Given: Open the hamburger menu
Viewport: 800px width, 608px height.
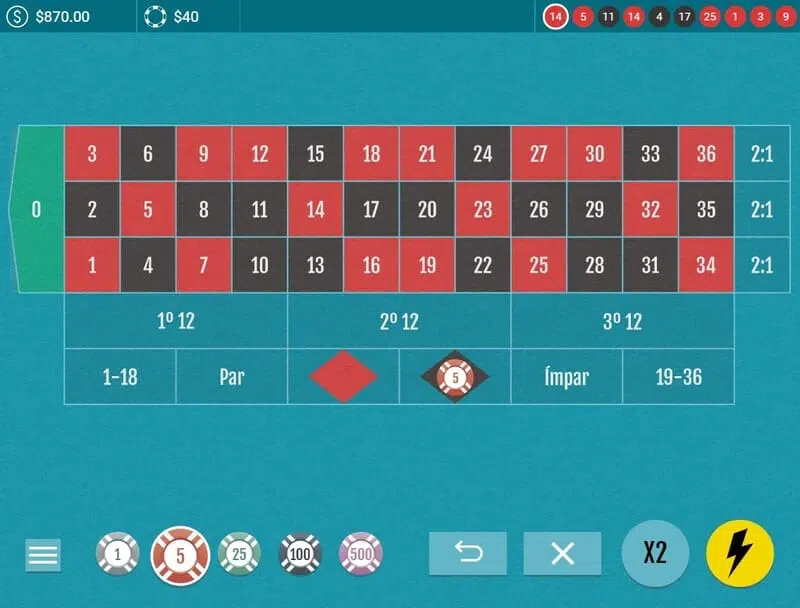Looking at the screenshot, I should [43, 554].
